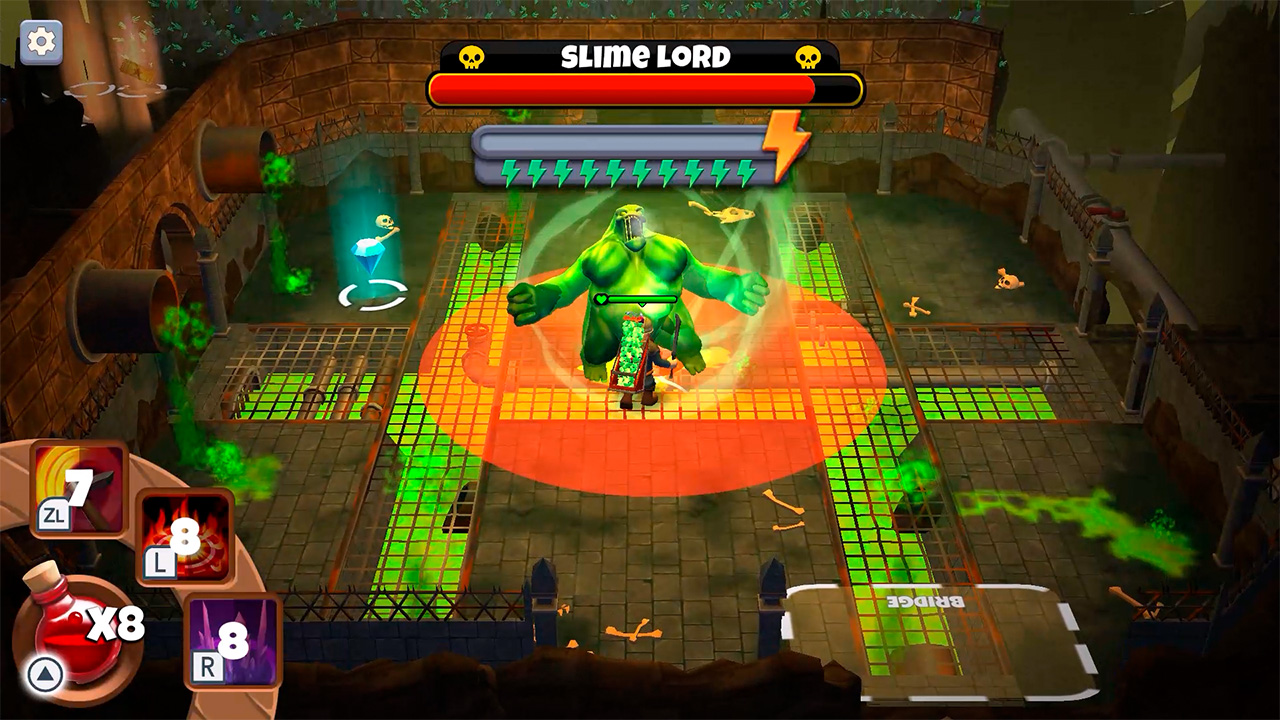Click the Slime Lord name banner
Screen dimensions: 1280x720
tap(639, 57)
